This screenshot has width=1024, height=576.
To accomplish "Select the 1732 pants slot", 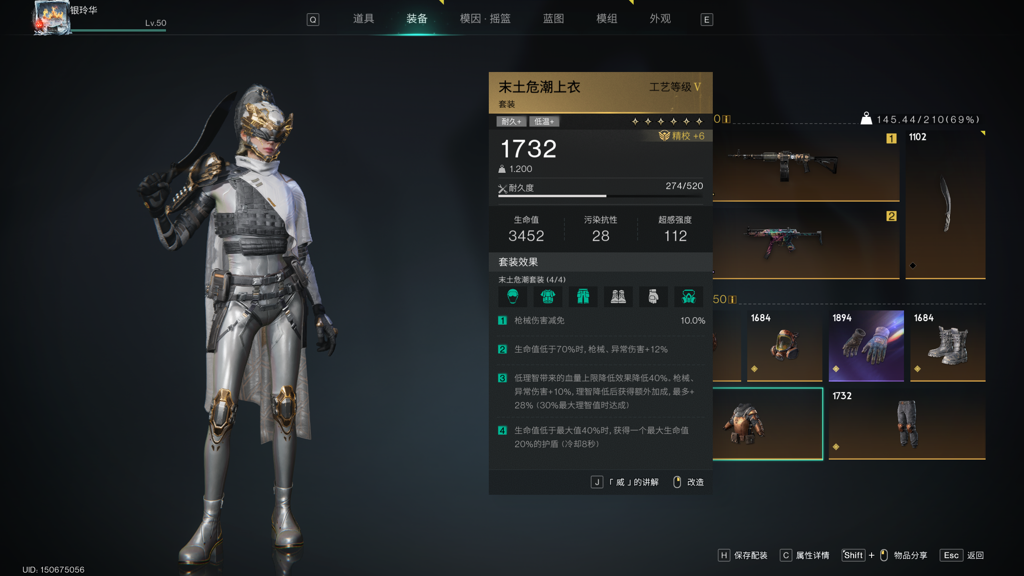I will pos(906,424).
